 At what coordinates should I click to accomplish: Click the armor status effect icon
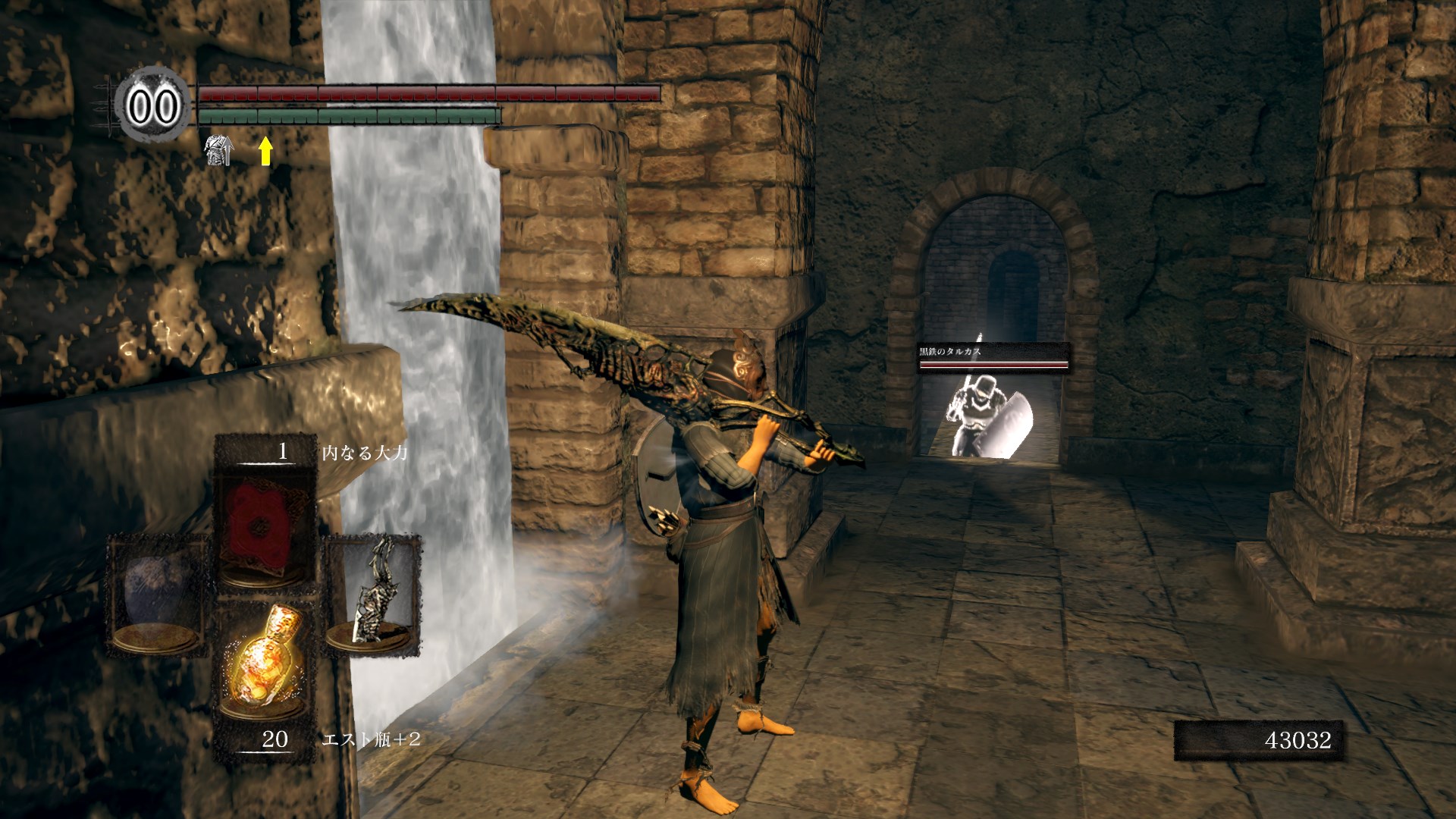tap(219, 149)
